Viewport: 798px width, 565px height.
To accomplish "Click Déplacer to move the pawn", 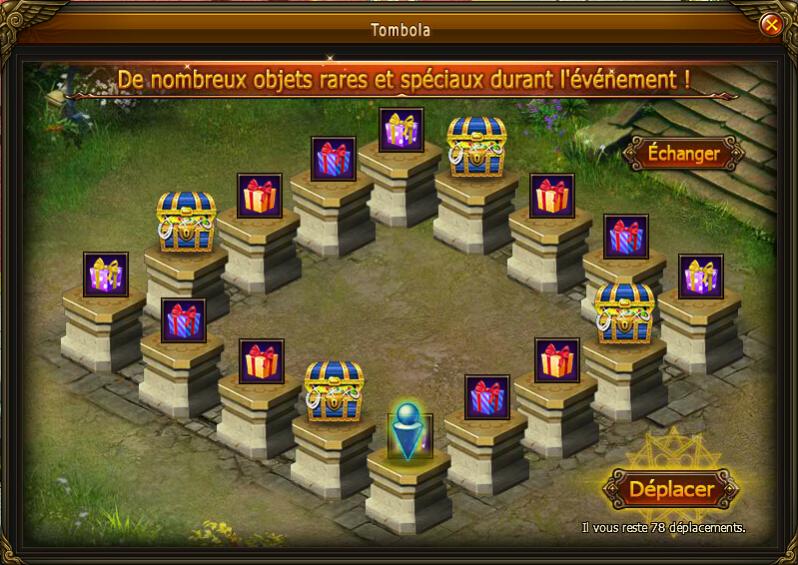I will pos(671,490).
